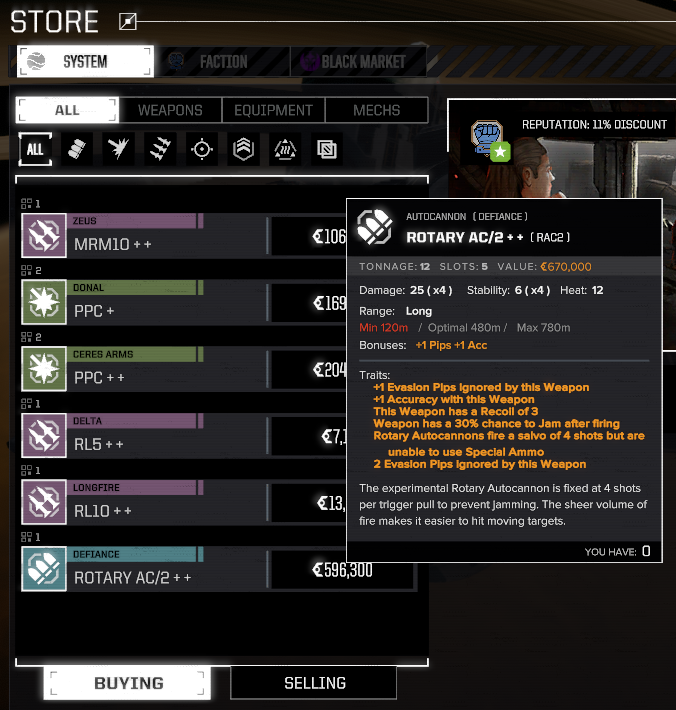Filter the store by Weapons
The height and width of the screenshot is (710, 676).
coord(170,110)
